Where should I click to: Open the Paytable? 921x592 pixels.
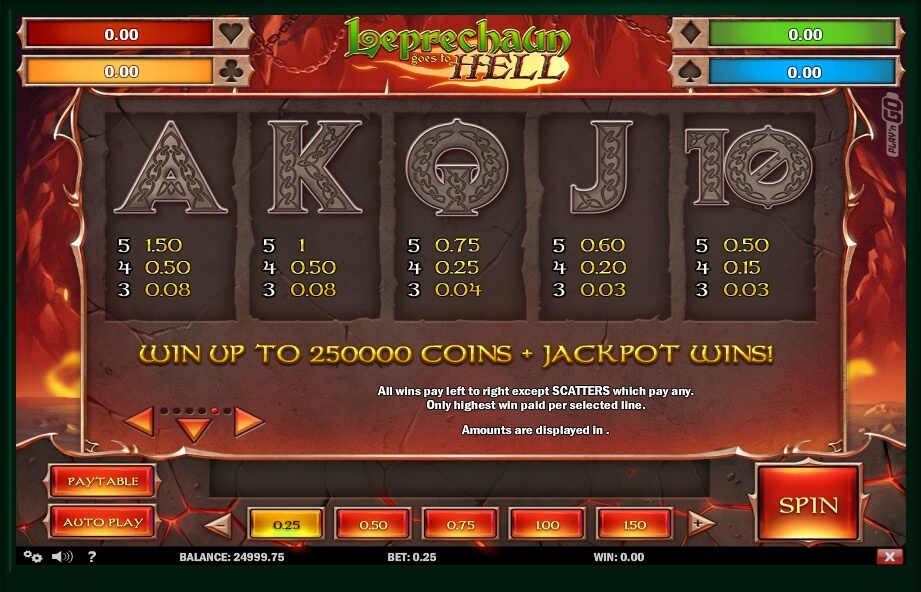coord(102,481)
